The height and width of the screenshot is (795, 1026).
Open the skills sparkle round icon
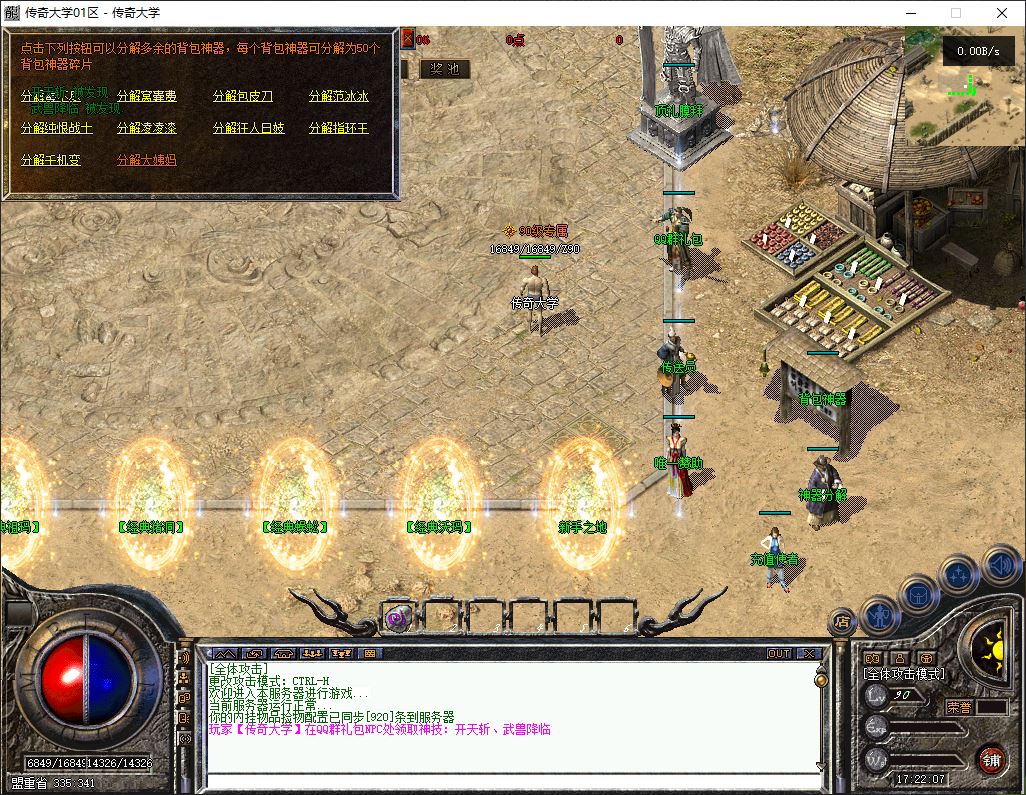(959, 575)
